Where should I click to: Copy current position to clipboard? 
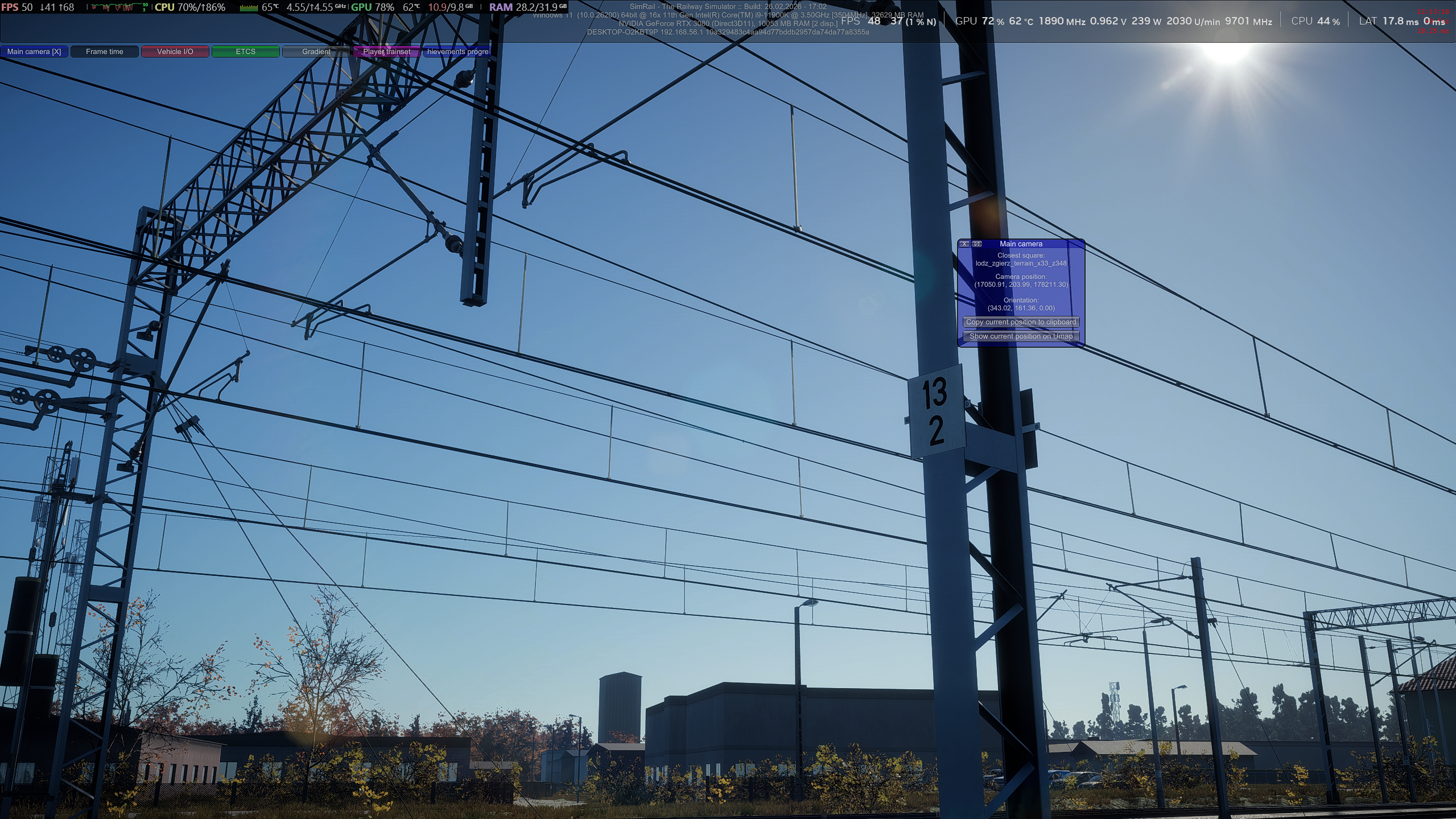[x=1021, y=322]
